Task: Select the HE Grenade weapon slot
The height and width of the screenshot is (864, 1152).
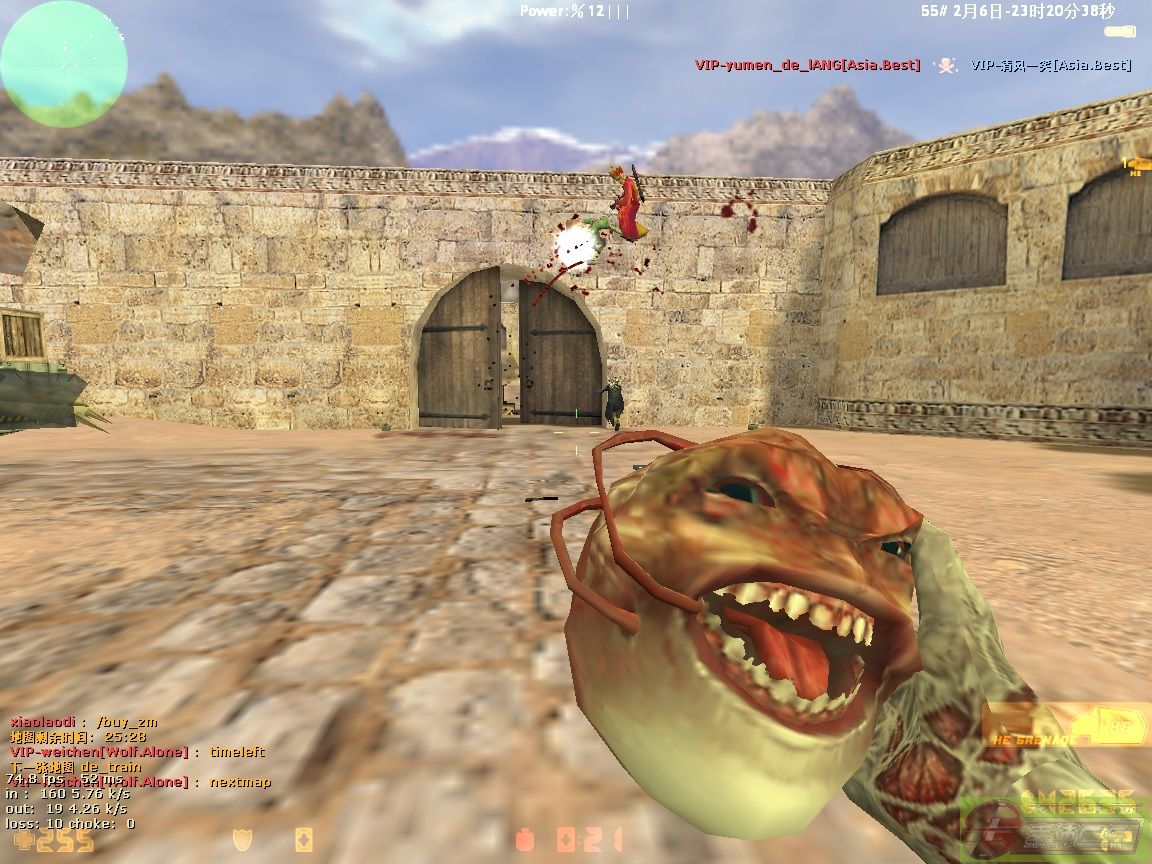Action: point(1064,724)
